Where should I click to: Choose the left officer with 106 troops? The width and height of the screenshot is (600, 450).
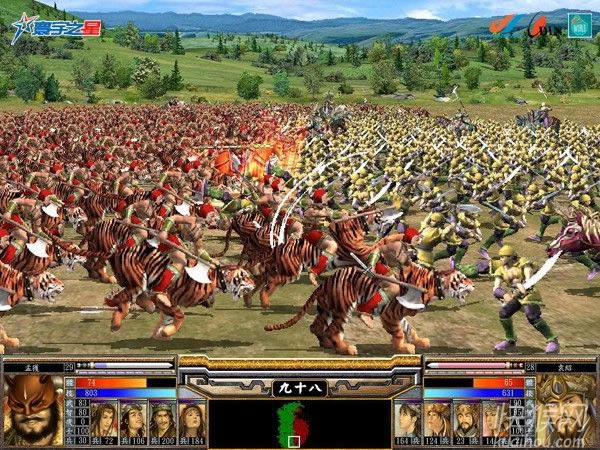point(133,418)
